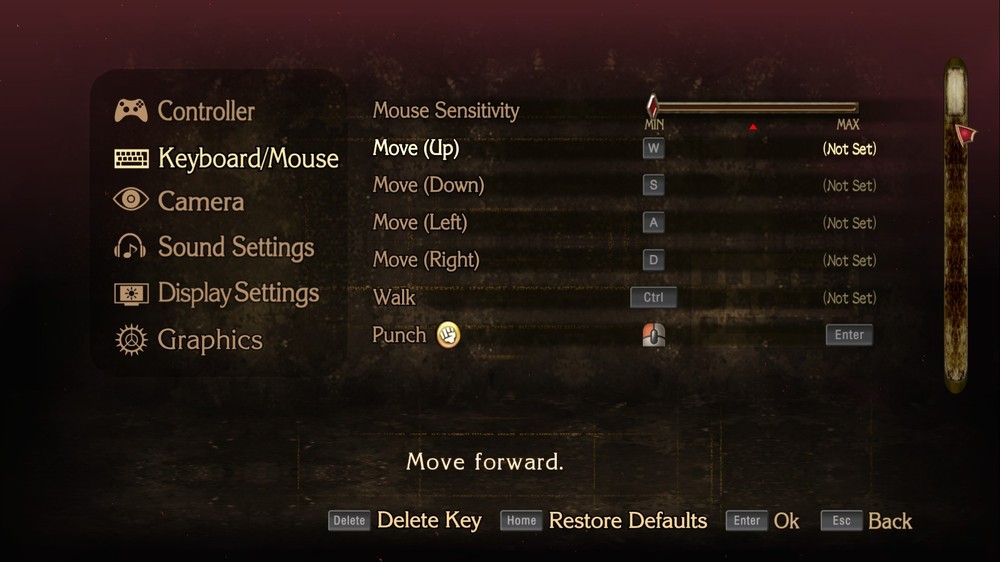Viewport: 1000px width, 562px height.
Task: Select the Punch binding row
Action: [399, 335]
